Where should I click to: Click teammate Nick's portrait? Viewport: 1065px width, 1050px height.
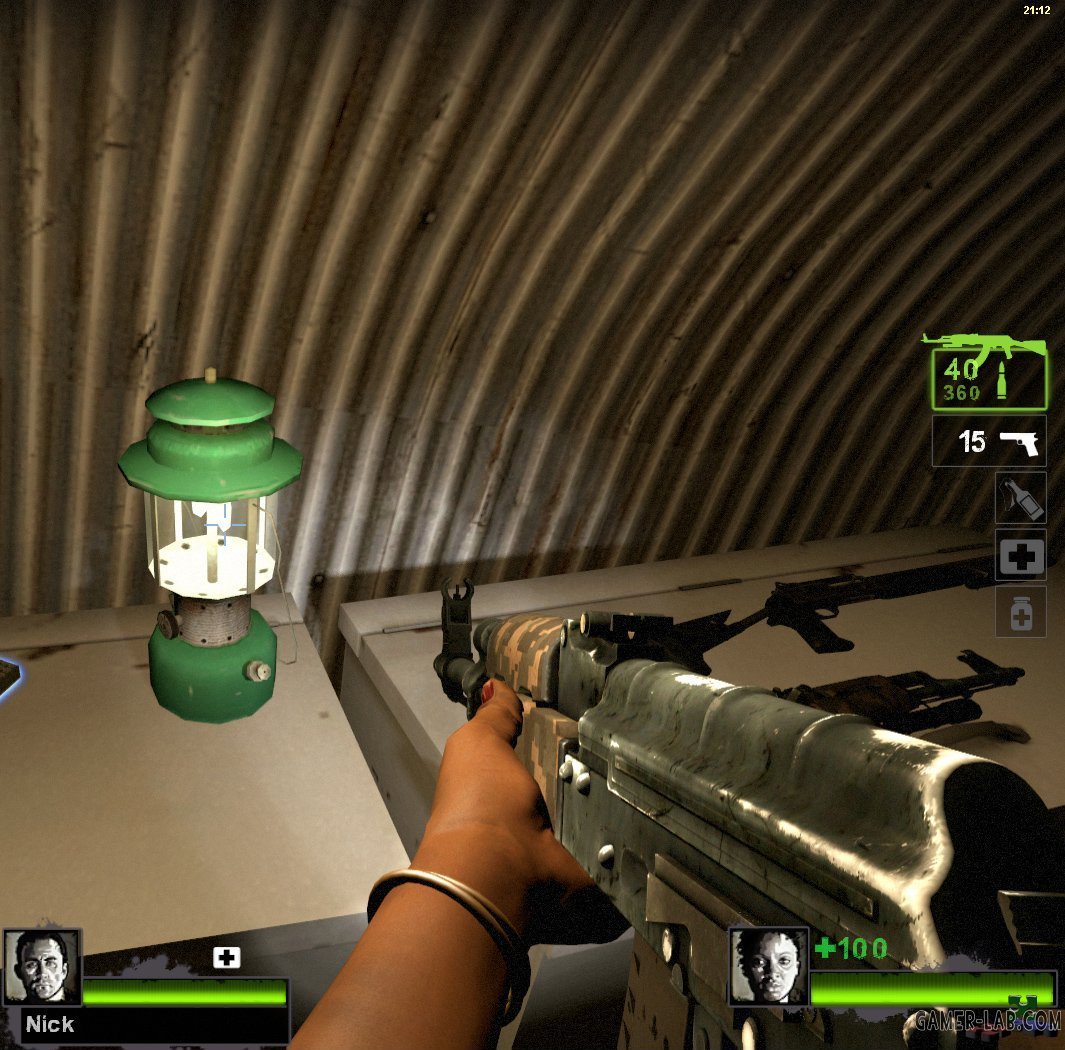coord(42,967)
